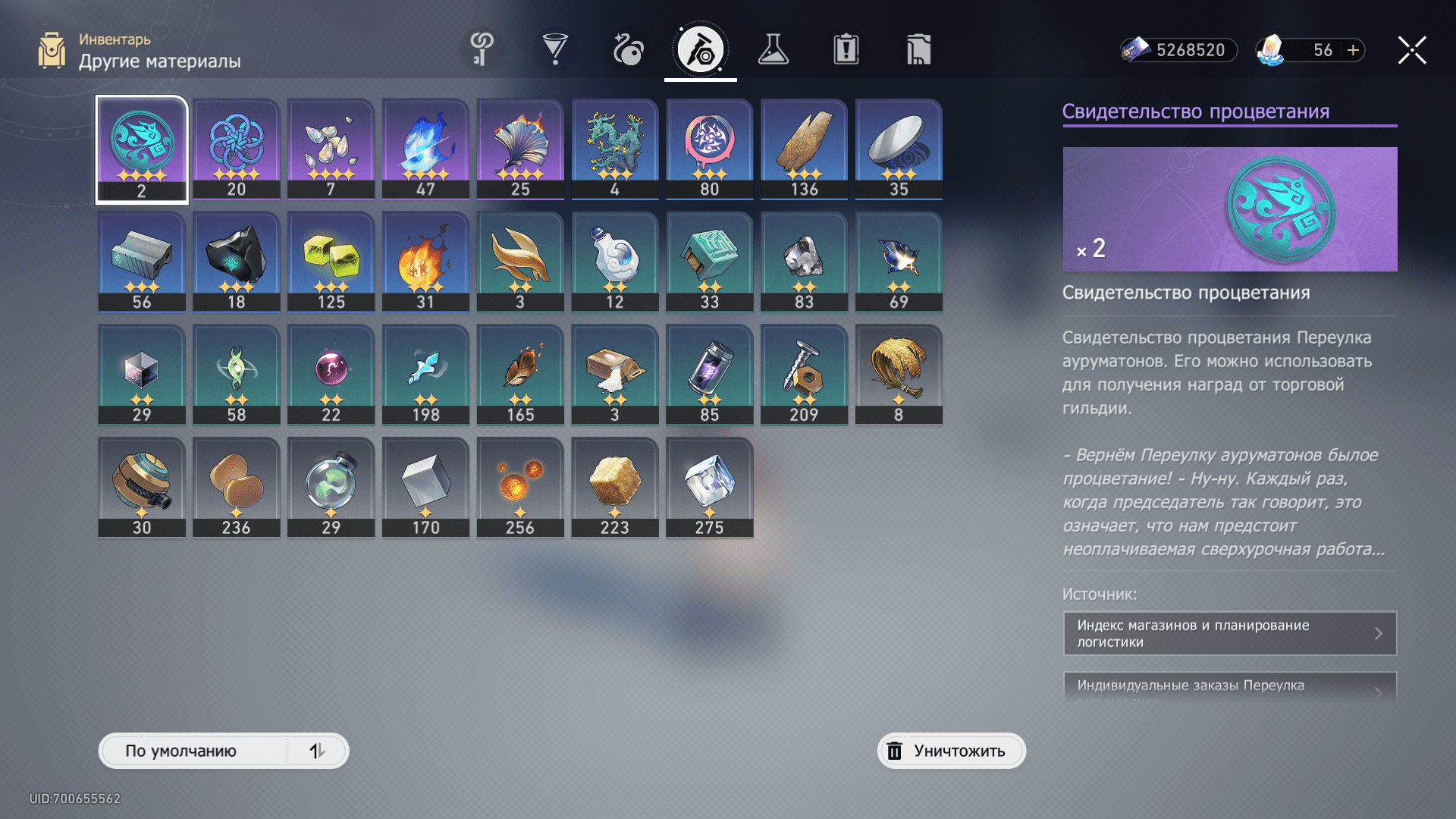
Task: Choose the screw and nut item
Action: point(804,375)
